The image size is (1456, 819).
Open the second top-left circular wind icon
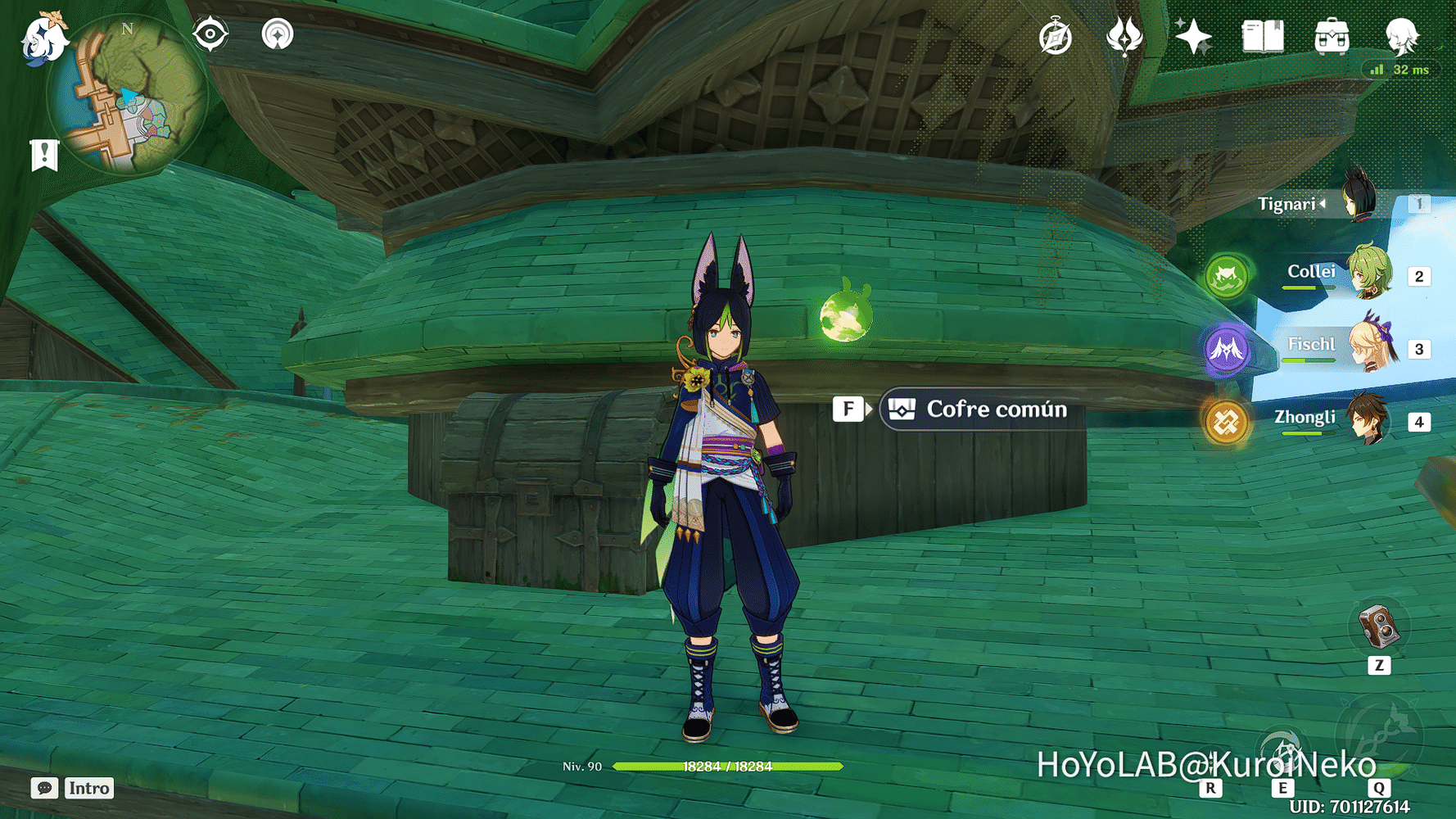click(x=278, y=34)
